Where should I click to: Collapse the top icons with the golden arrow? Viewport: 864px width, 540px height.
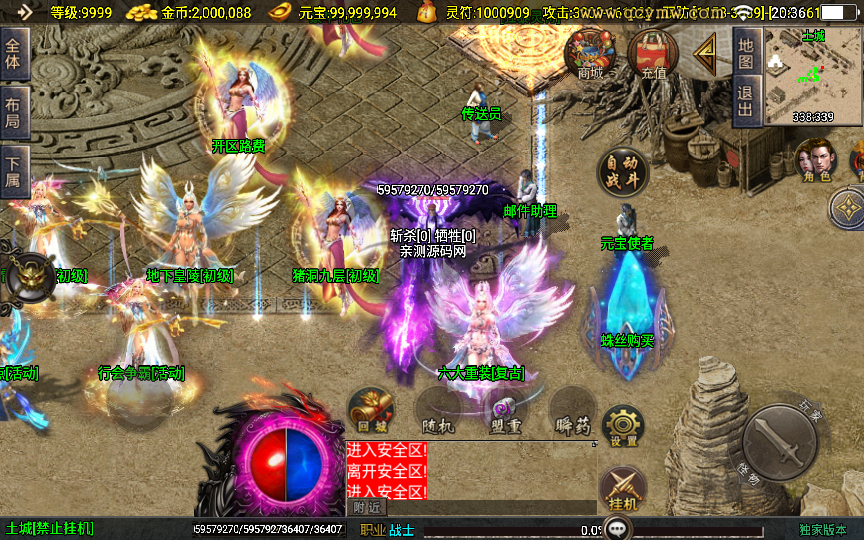click(706, 50)
